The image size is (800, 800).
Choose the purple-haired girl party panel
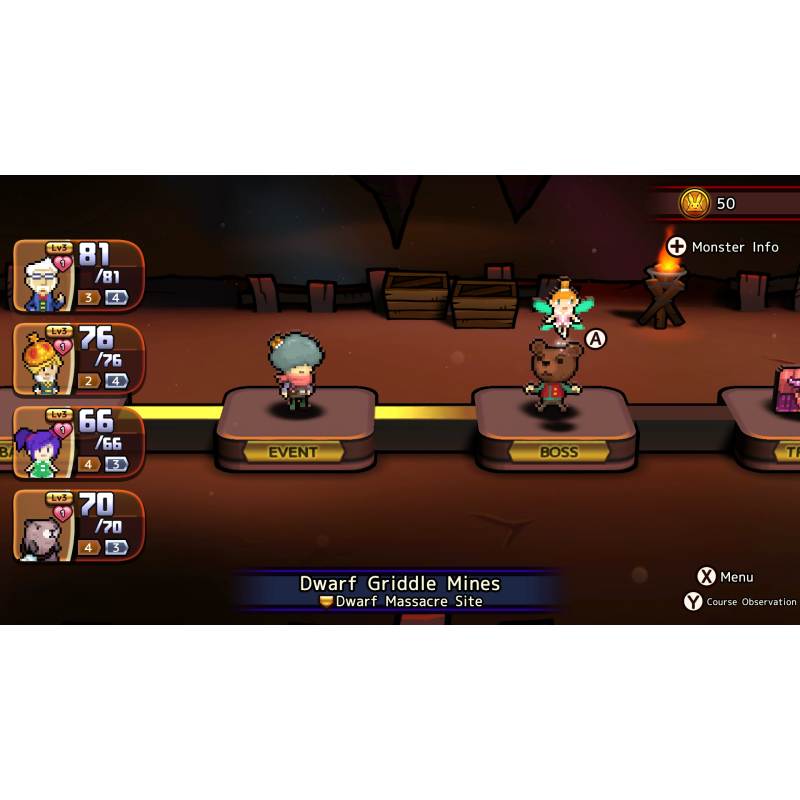[x=78, y=442]
